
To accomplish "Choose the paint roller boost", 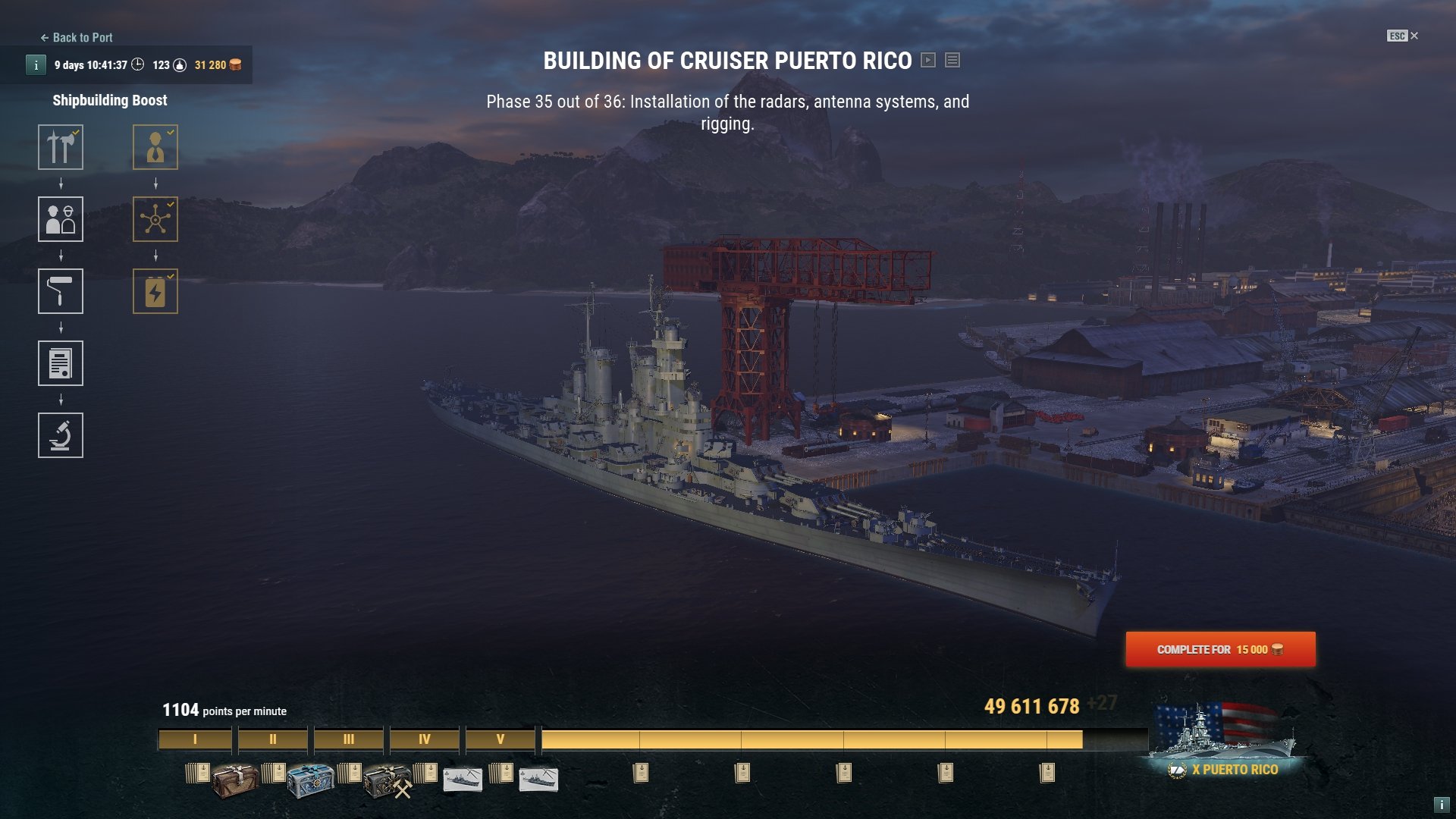I will (x=61, y=291).
